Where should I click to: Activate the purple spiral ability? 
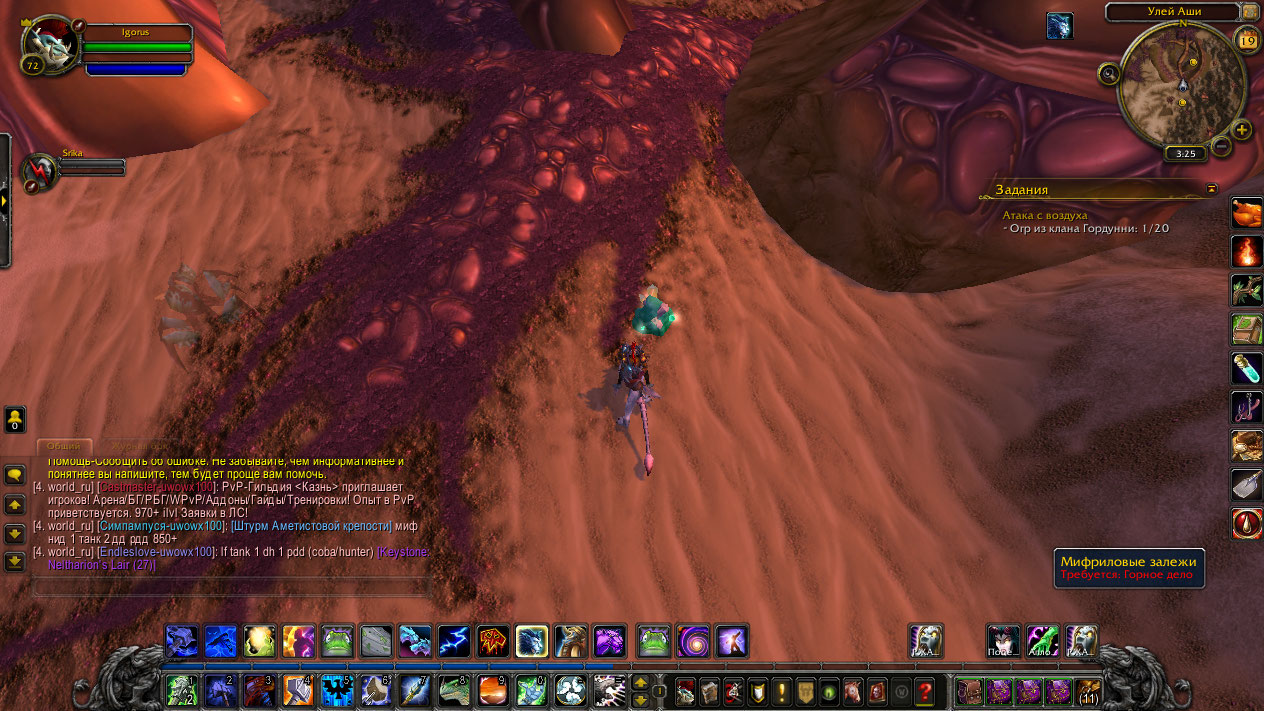click(x=692, y=641)
